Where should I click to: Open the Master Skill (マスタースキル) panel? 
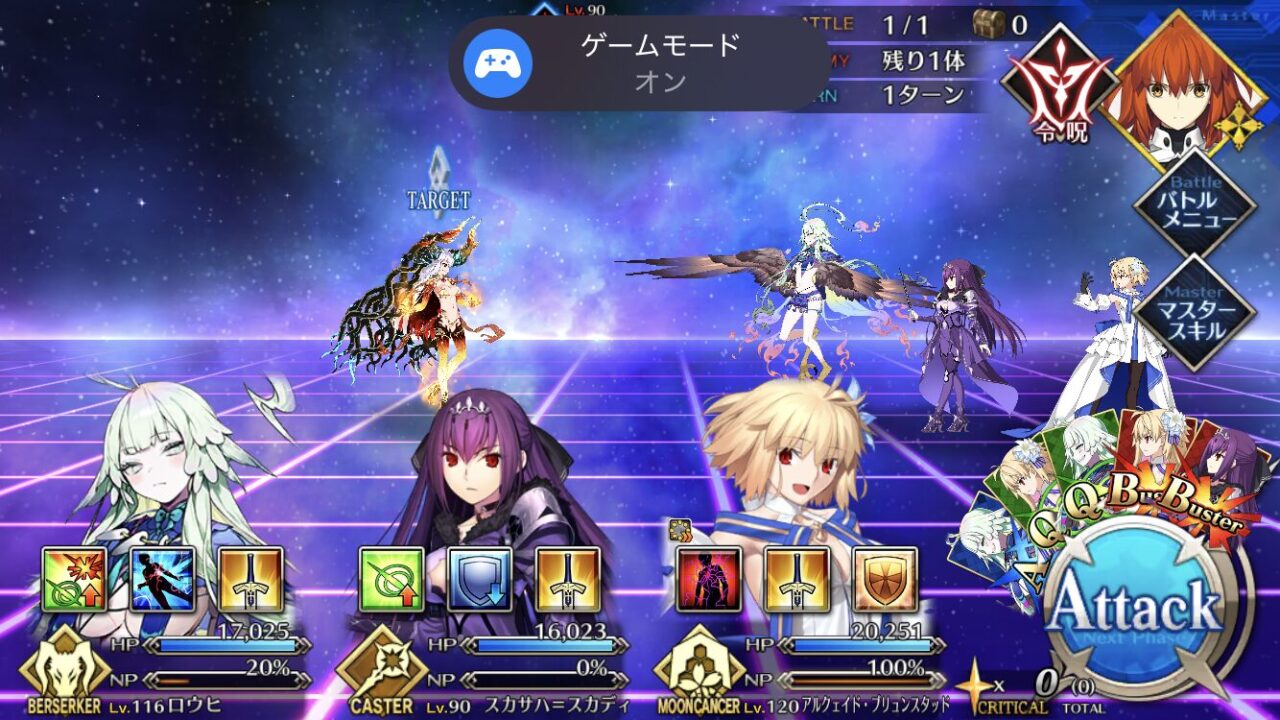(1194, 312)
